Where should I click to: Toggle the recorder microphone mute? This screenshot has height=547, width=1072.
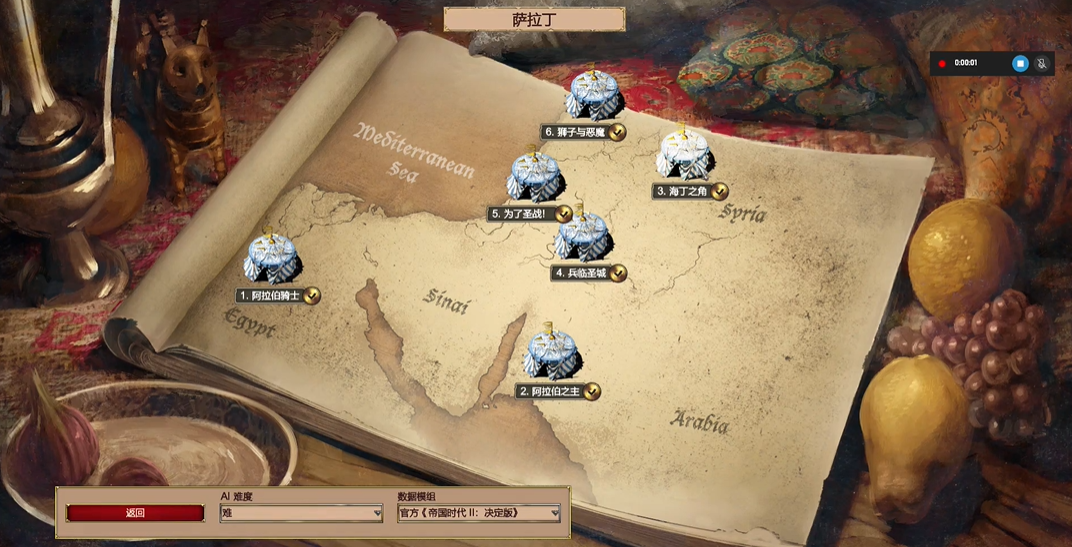(x=1042, y=64)
